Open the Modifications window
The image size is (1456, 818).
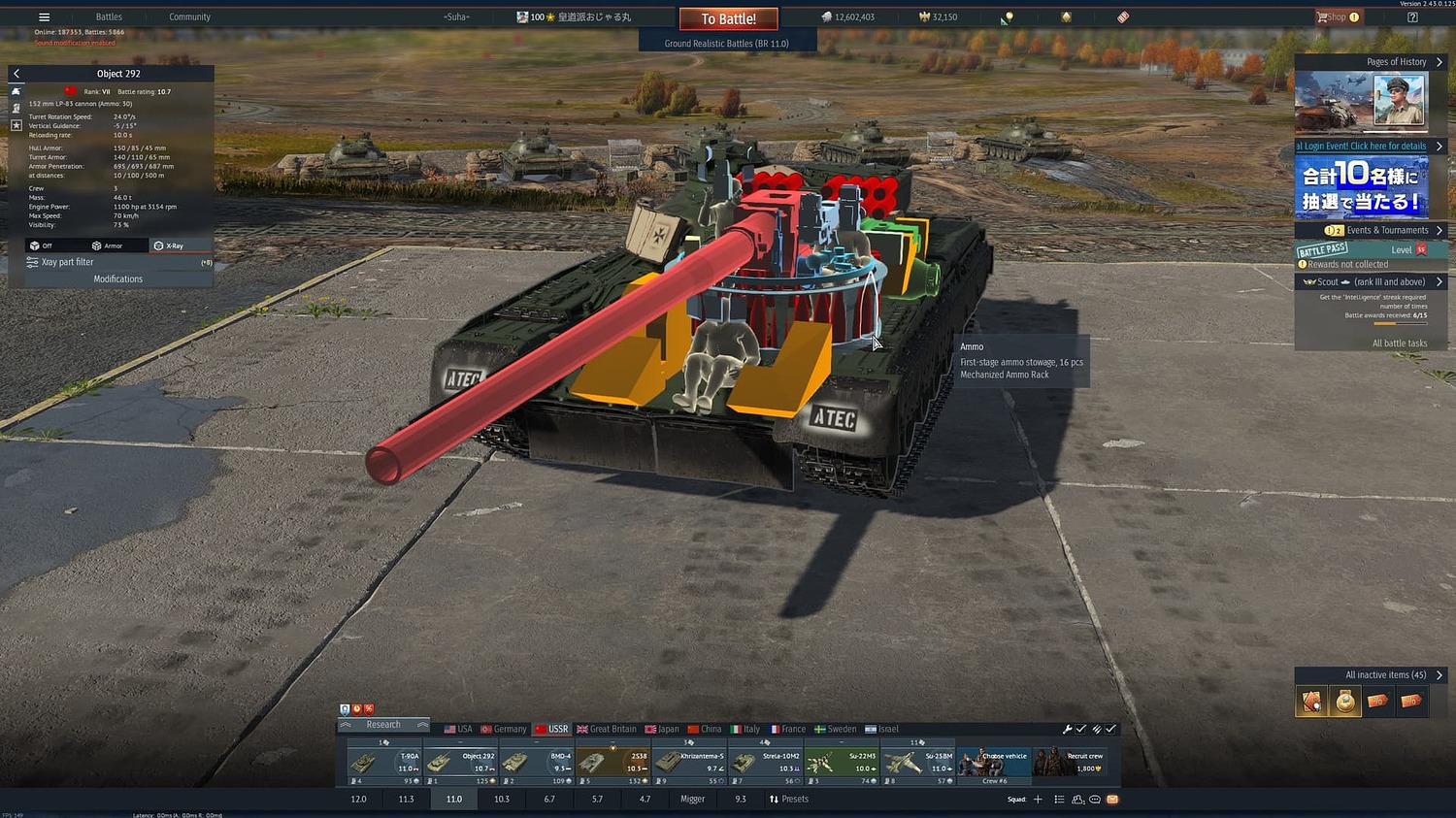[x=117, y=278]
